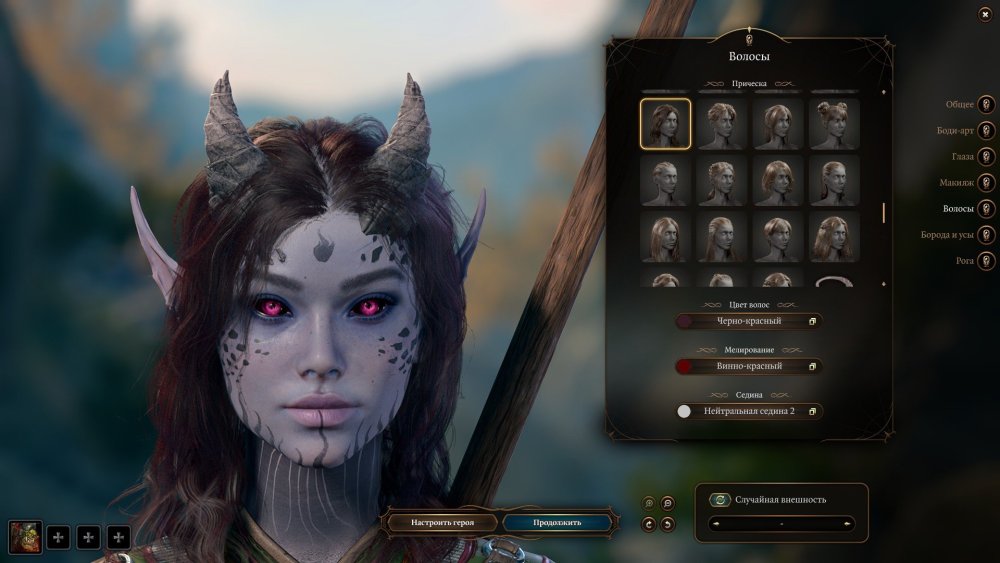Click the right arrow of the random appearance stepper
The image size is (1000, 563).
click(x=849, y=523)
